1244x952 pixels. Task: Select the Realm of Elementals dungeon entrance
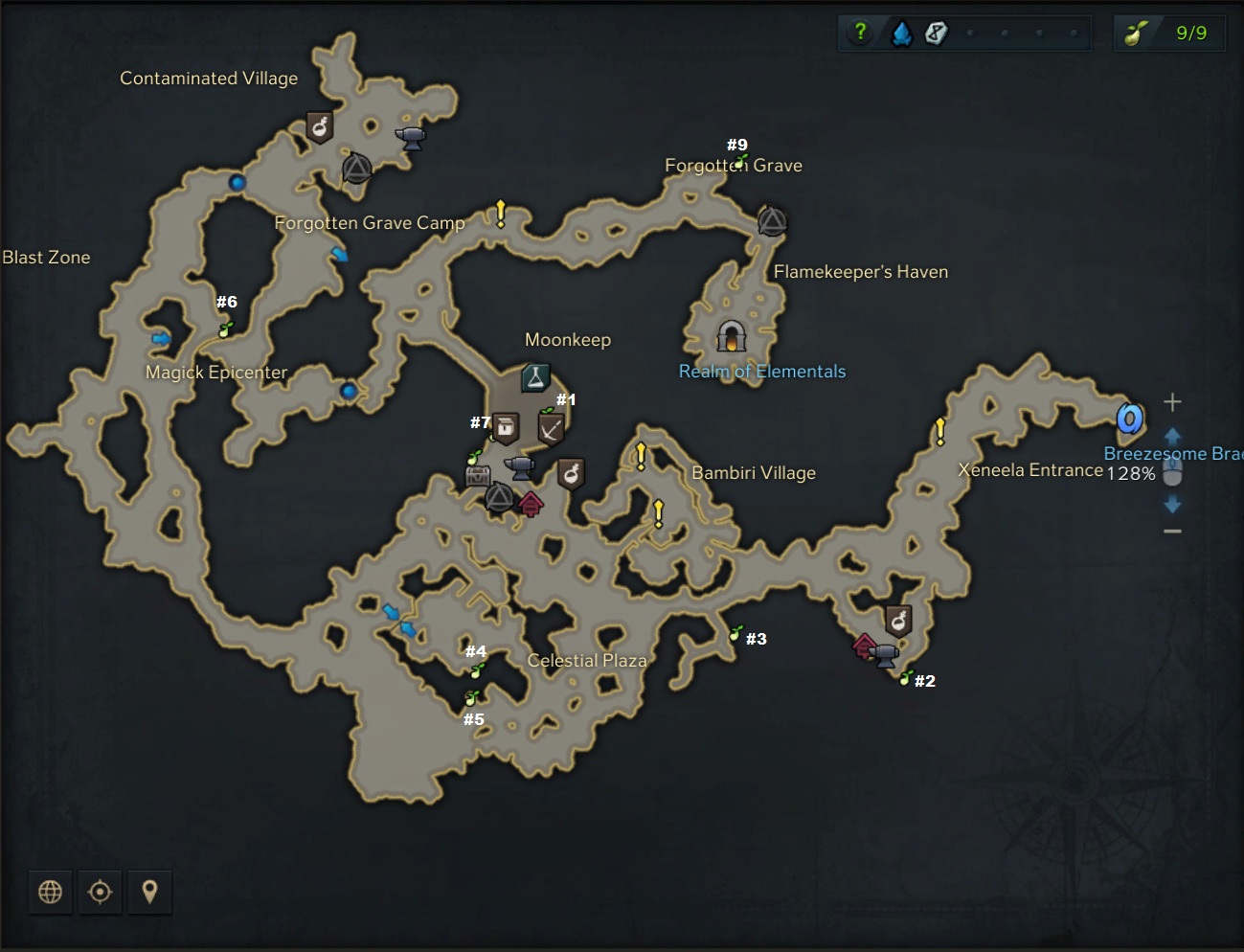(732, 336)
